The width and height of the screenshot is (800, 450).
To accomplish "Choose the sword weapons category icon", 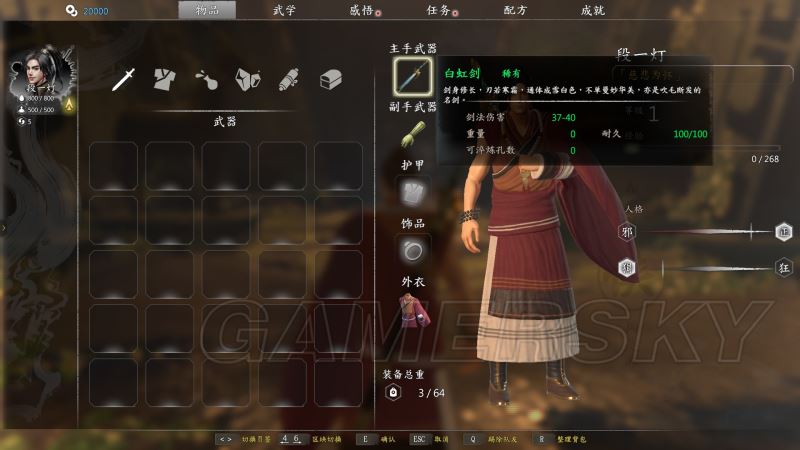I will click(x=124, y=79).
